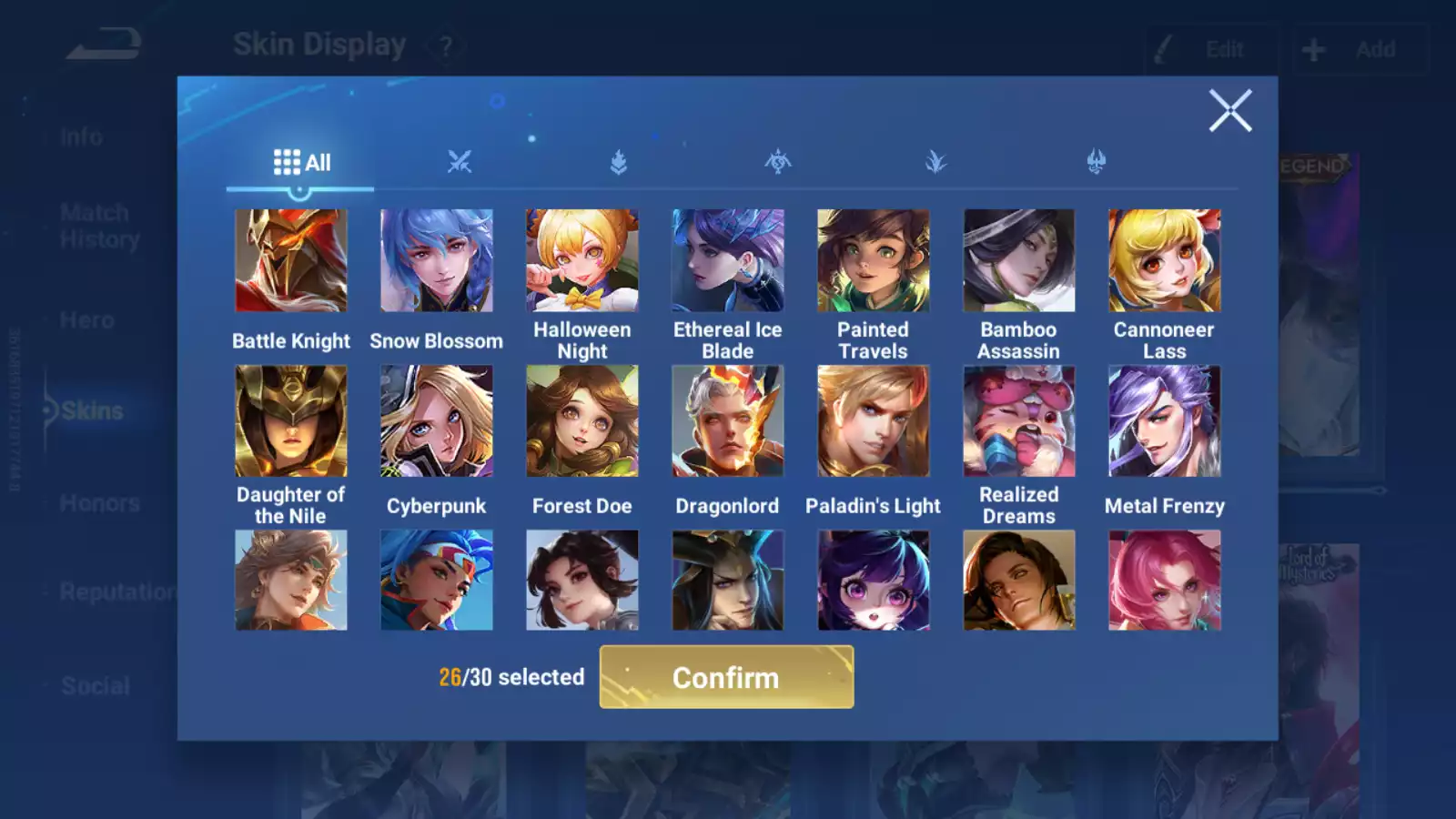The image size is (1456, 819).
Task: Select the Metal Frenzy skin
Action: click(1165, 421)
